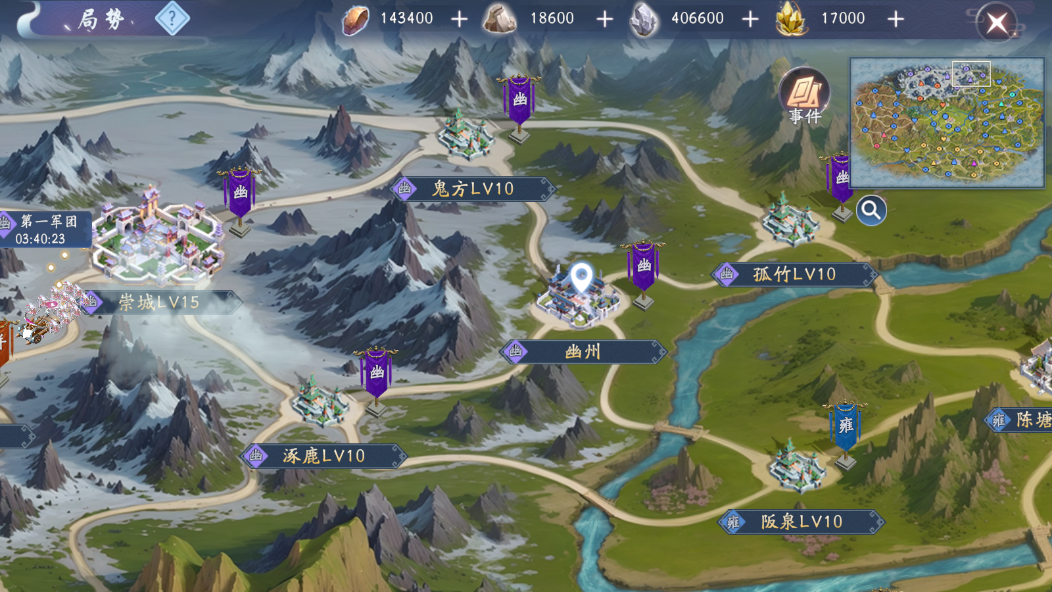The width and height of the screenshot is (1052, 592).
Task: Close the situation map screen
Action: click(x=996, y=23)
